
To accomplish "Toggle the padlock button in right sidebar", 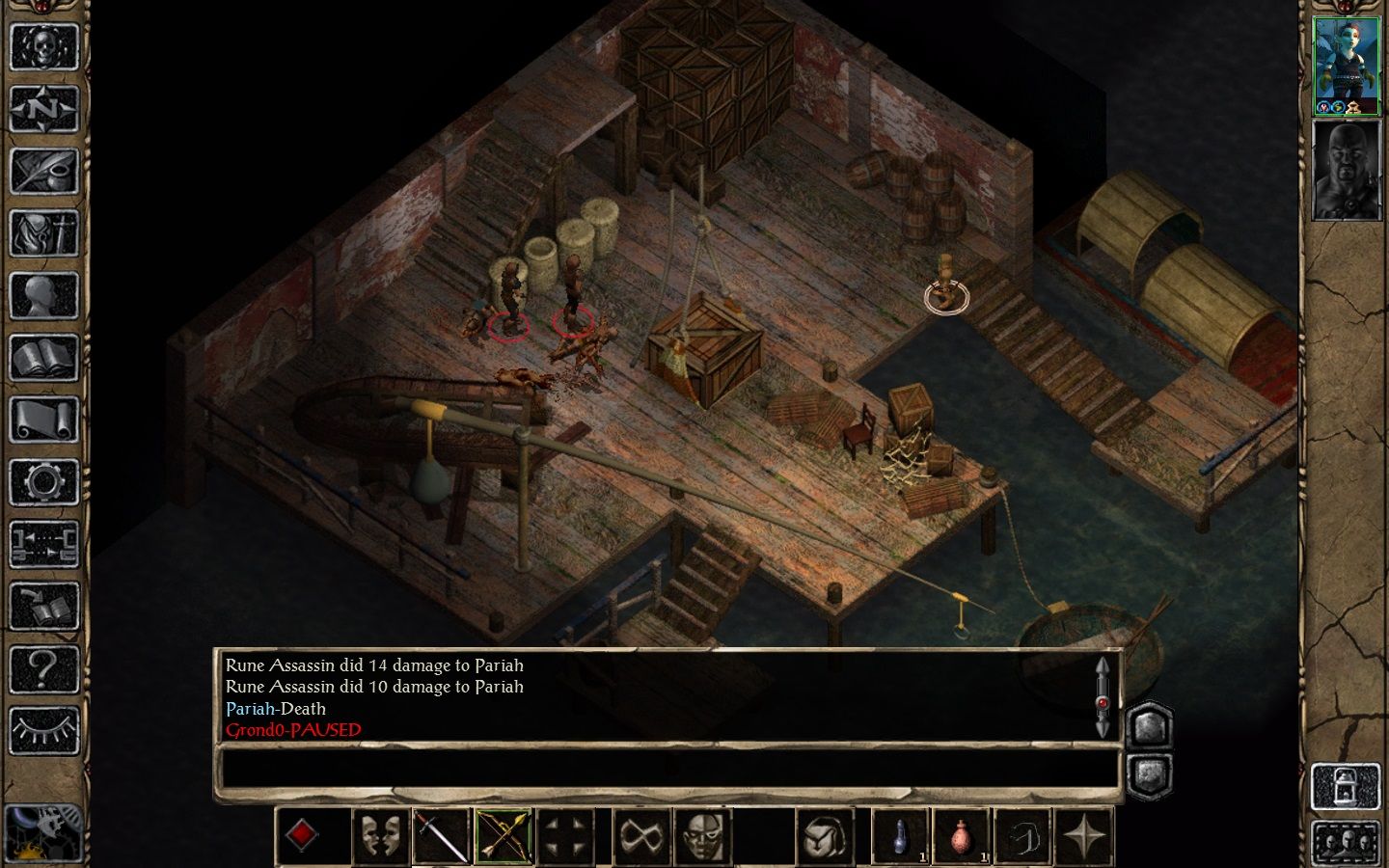I will (1345, 787).
